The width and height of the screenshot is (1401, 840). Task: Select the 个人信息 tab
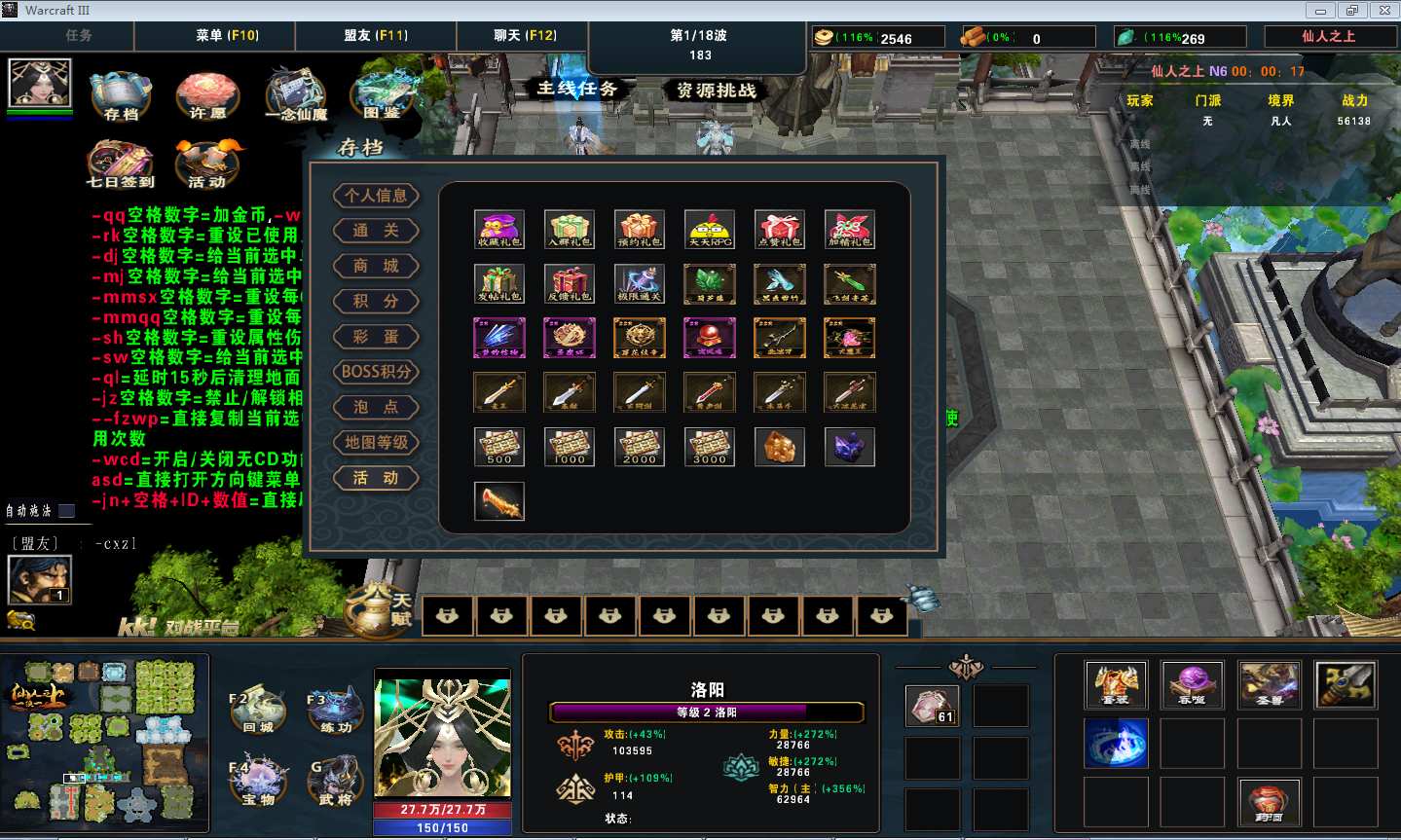pos(376,196)
